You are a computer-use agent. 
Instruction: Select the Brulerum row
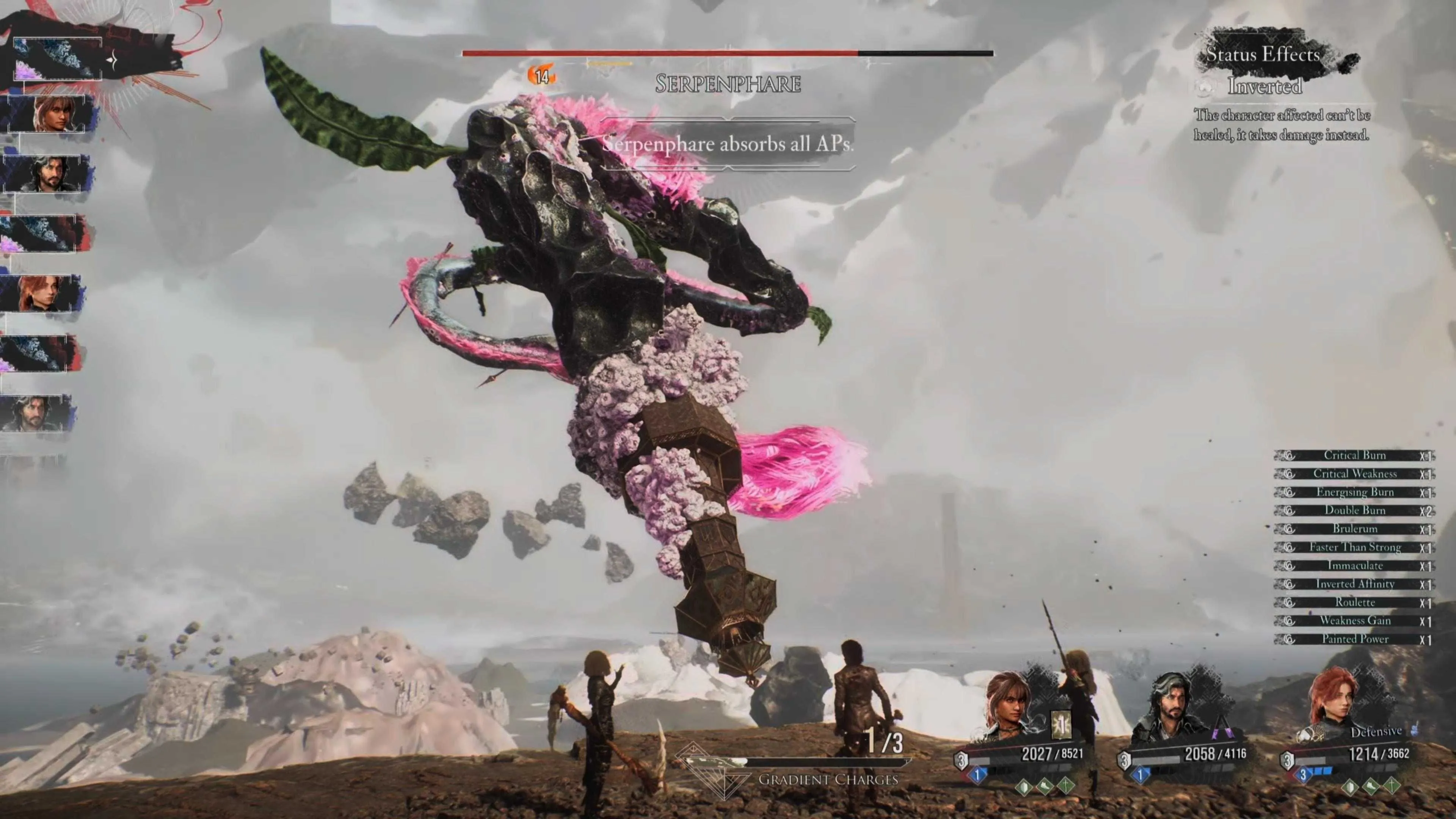(x=1354, y=529)
